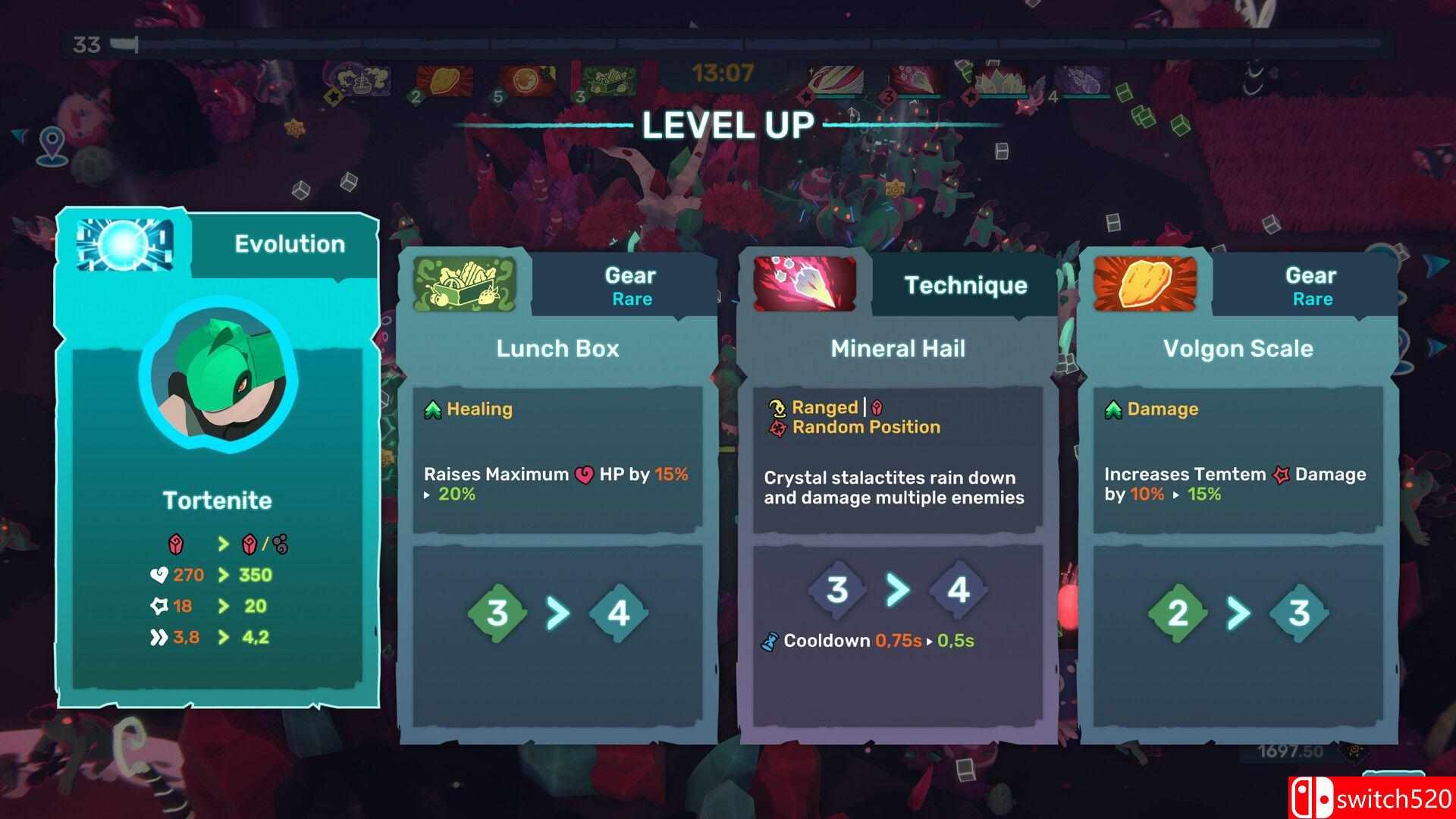This screenshot has width=1456, height=819.
Task: Click the Cooldown hourglass icon
Action: 770,640
